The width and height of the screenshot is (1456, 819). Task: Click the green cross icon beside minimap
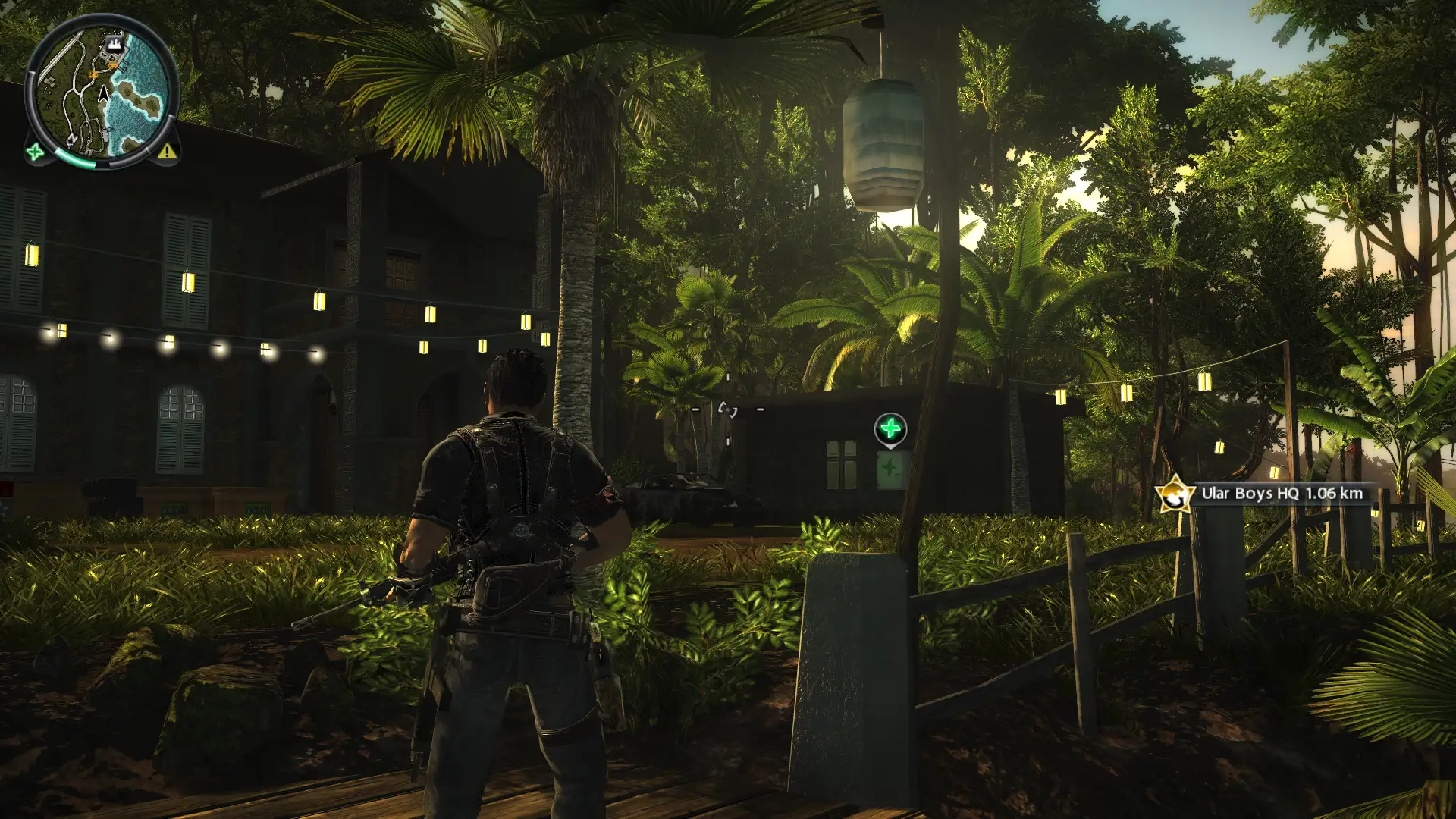(35, 152)
